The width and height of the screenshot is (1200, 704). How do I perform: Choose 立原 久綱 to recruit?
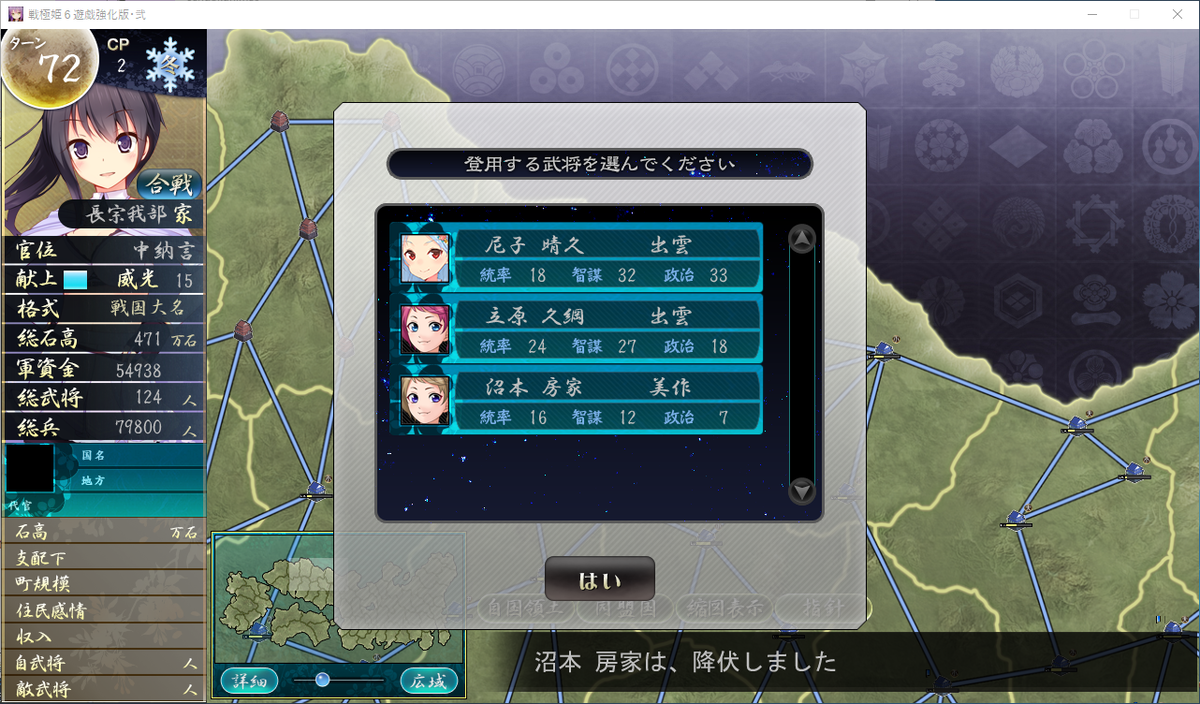pyautogui.click(x=580, y=329)
